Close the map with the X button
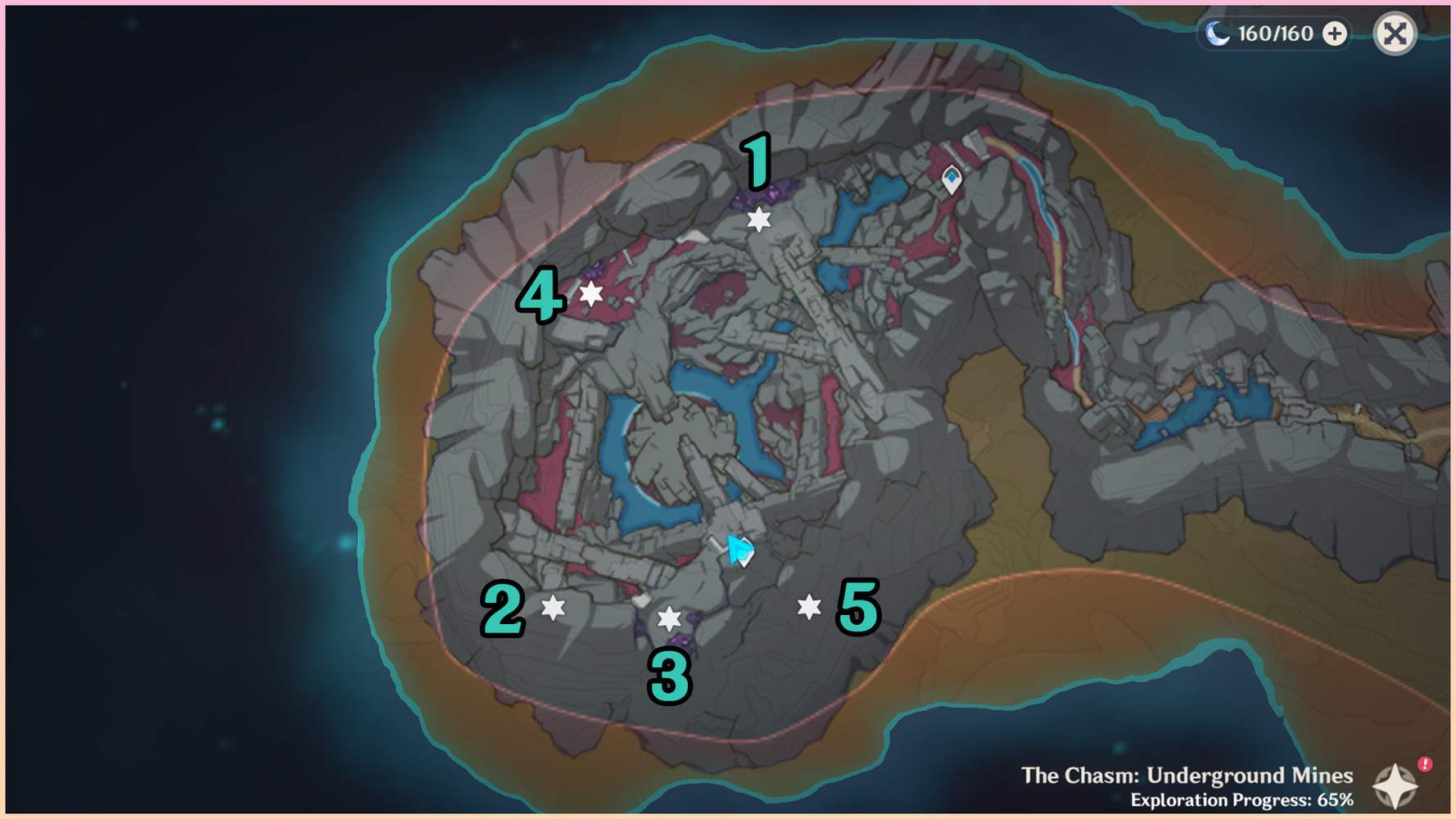 [1395, 34]
